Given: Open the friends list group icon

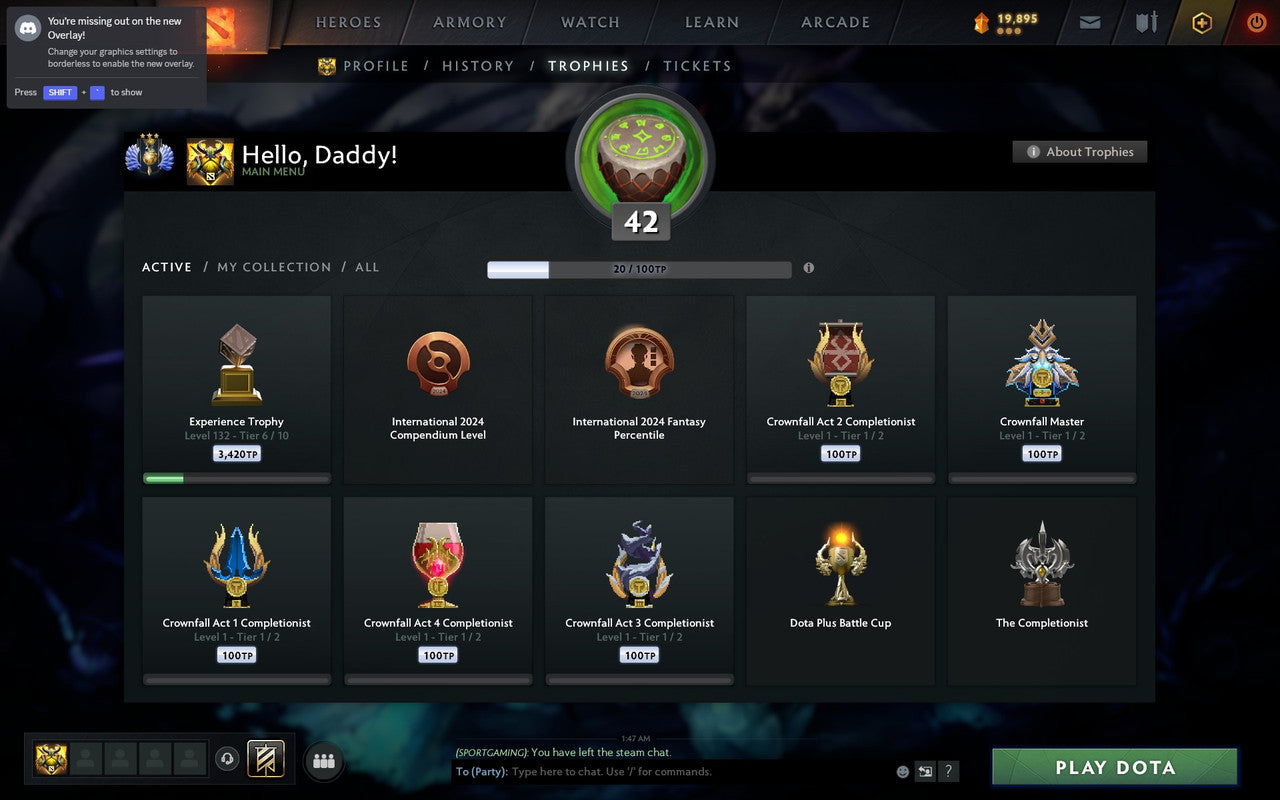Looking at the screenshot, I should click(323, 759).
